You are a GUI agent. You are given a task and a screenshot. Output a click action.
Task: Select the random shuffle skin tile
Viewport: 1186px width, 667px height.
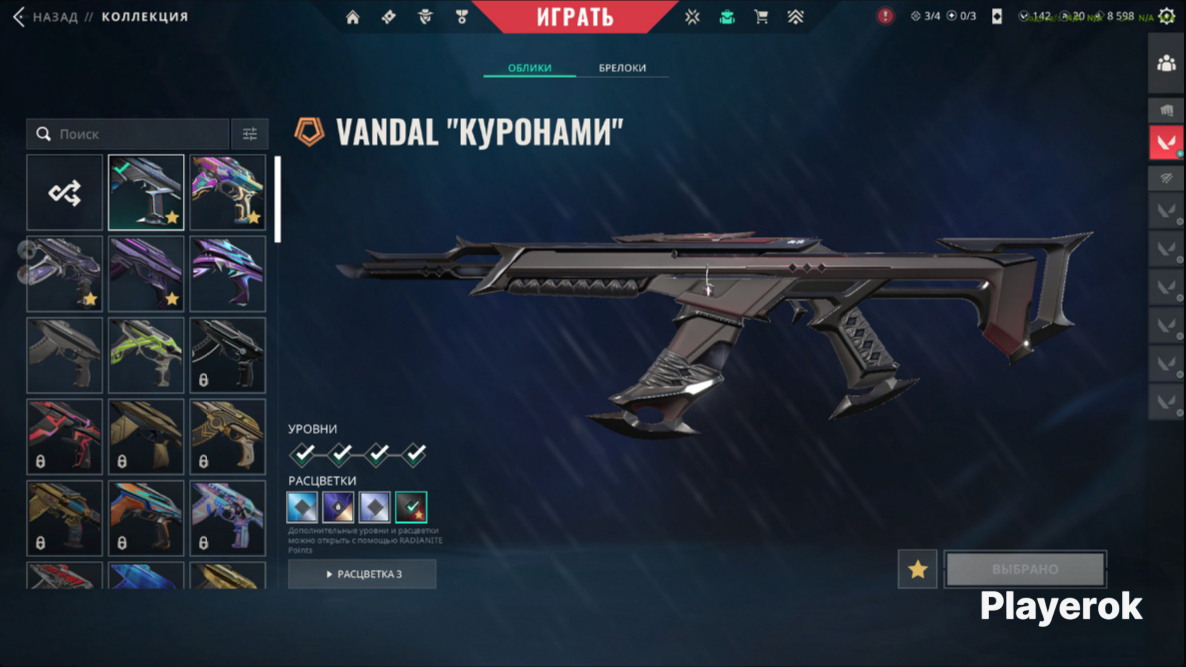point(65,193)
